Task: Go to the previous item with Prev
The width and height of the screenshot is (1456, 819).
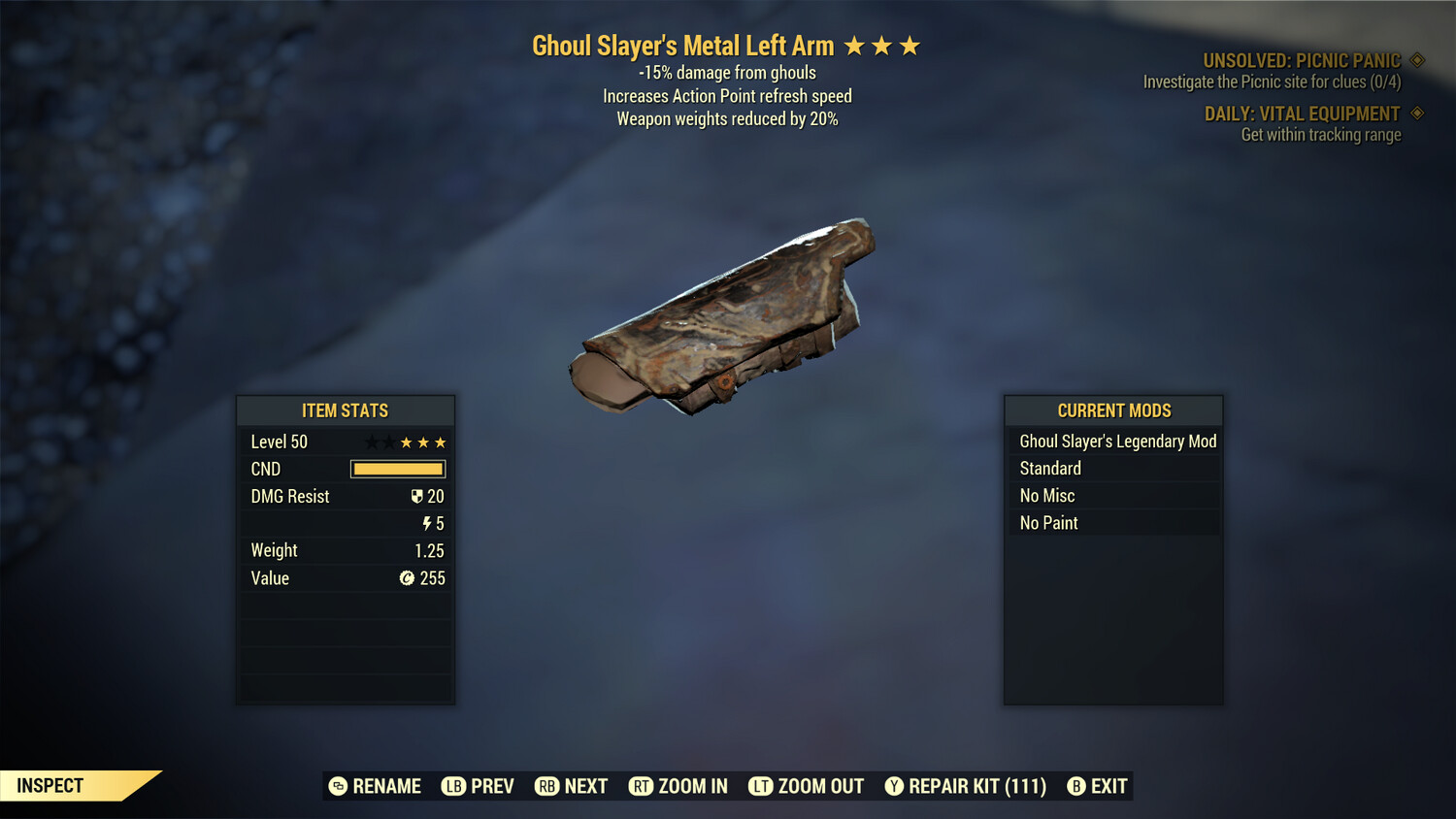Action: click(x=479, y=786)
